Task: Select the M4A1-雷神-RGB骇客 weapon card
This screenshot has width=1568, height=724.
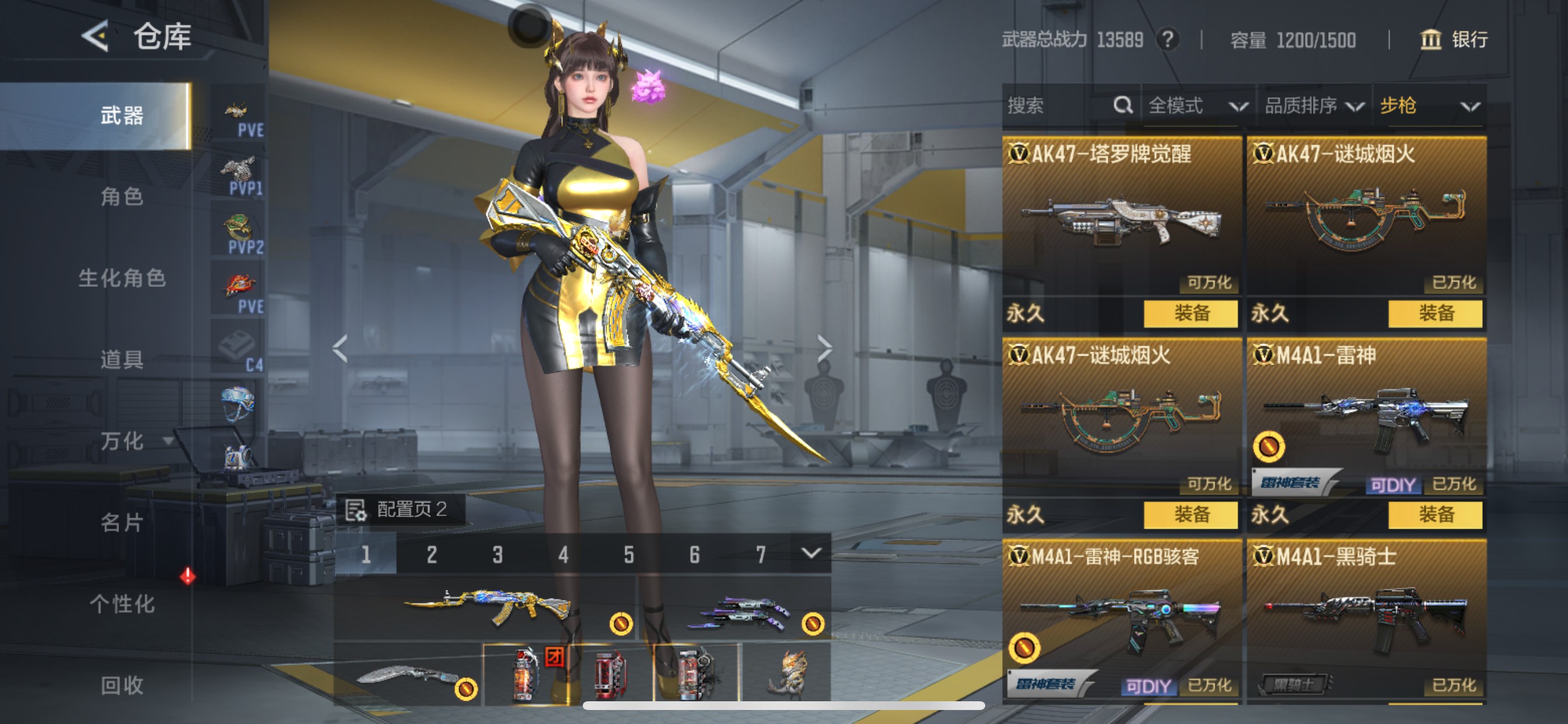Action: 1121,621
